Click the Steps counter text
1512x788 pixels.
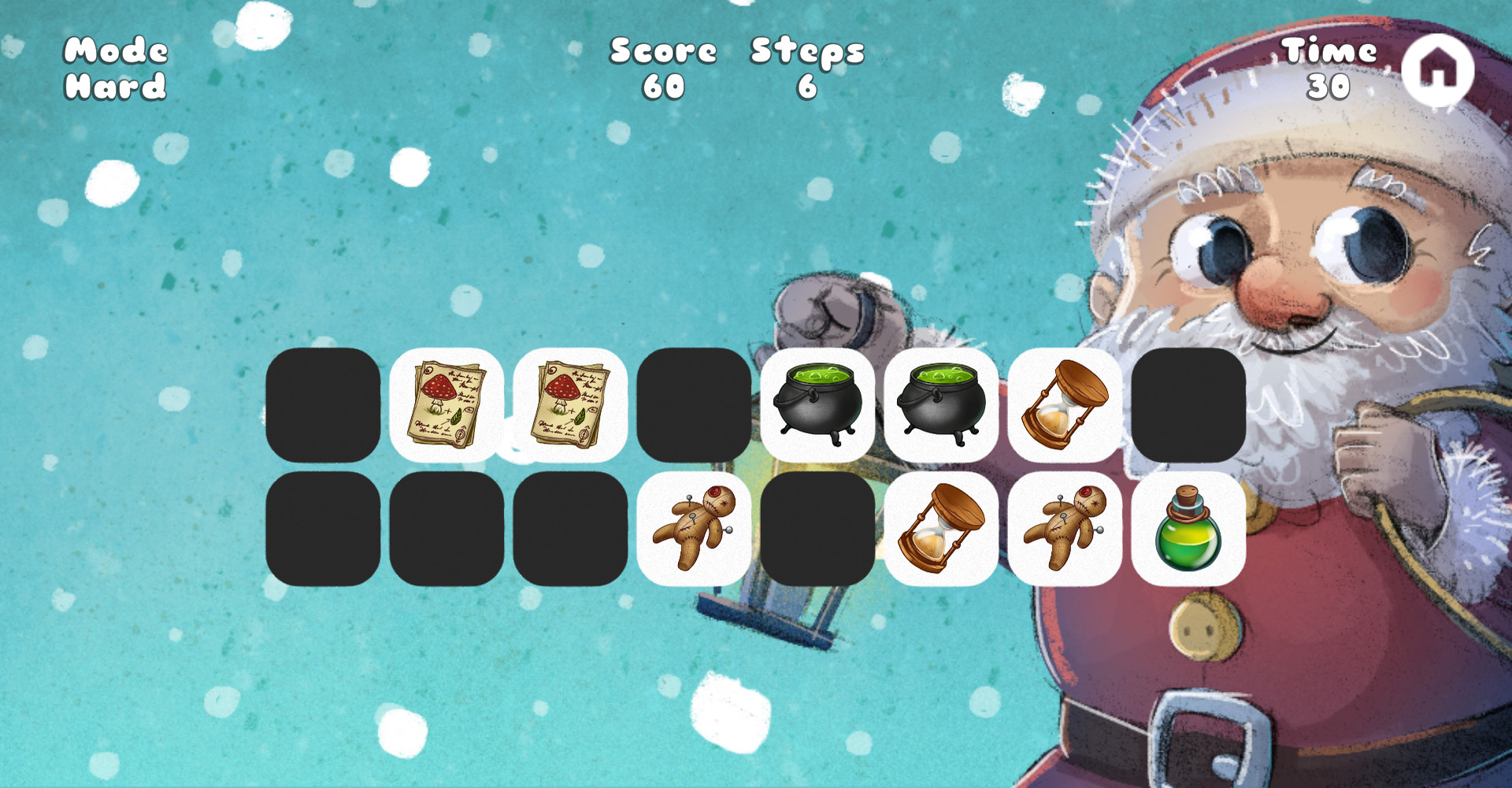point(805,67)
